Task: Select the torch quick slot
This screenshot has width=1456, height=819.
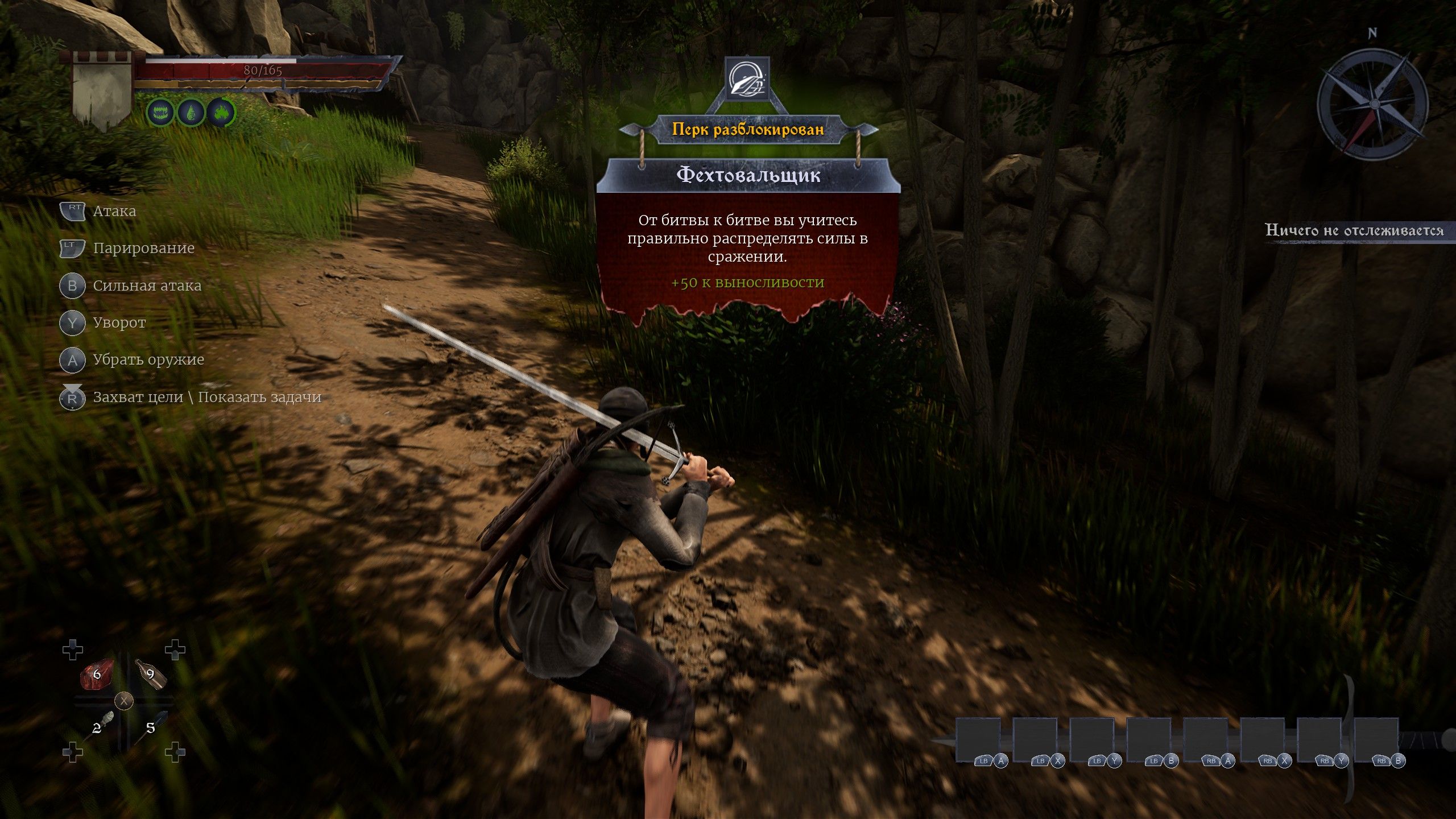Action: pos(98,726)
